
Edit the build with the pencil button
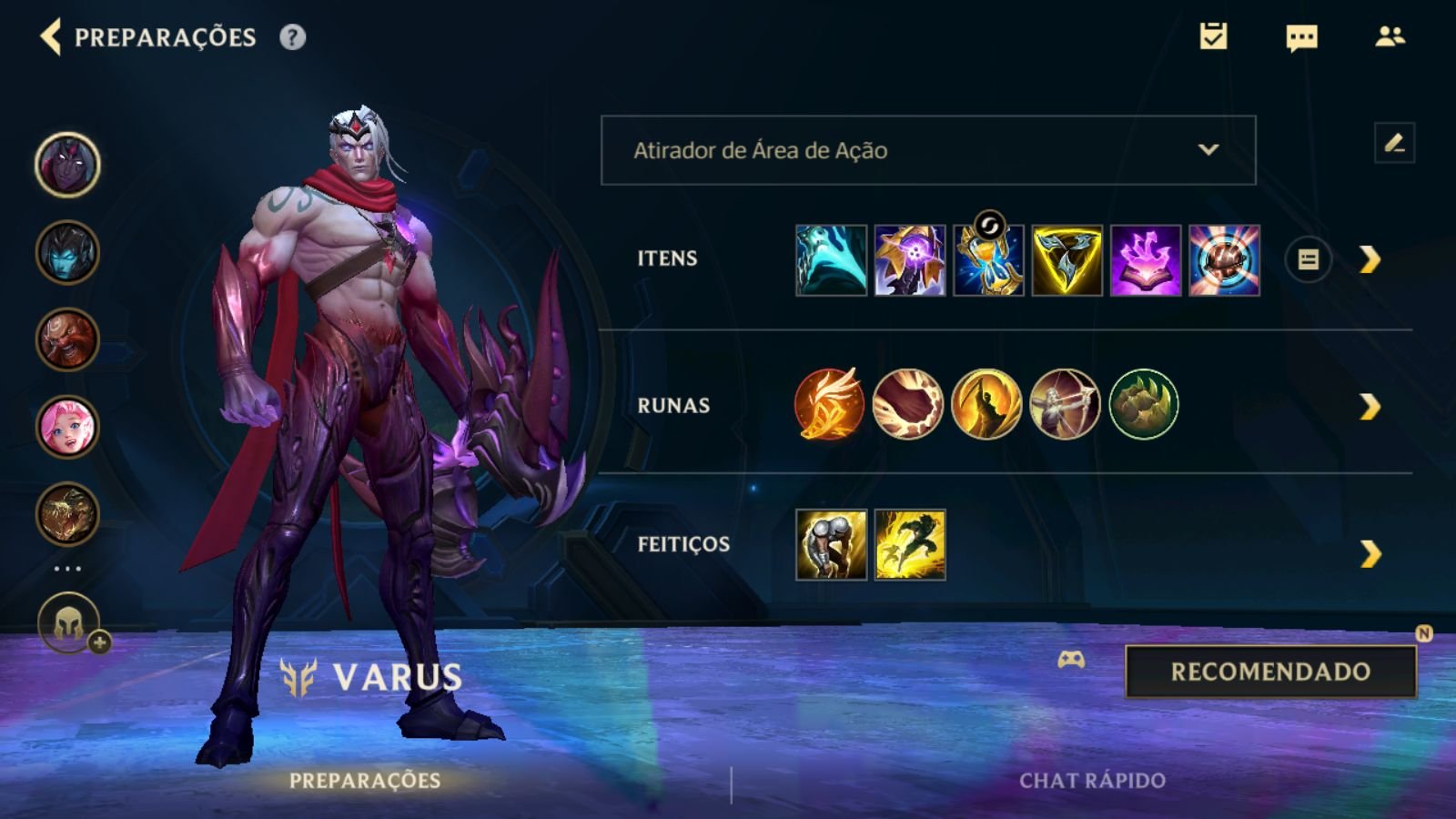1394,143
